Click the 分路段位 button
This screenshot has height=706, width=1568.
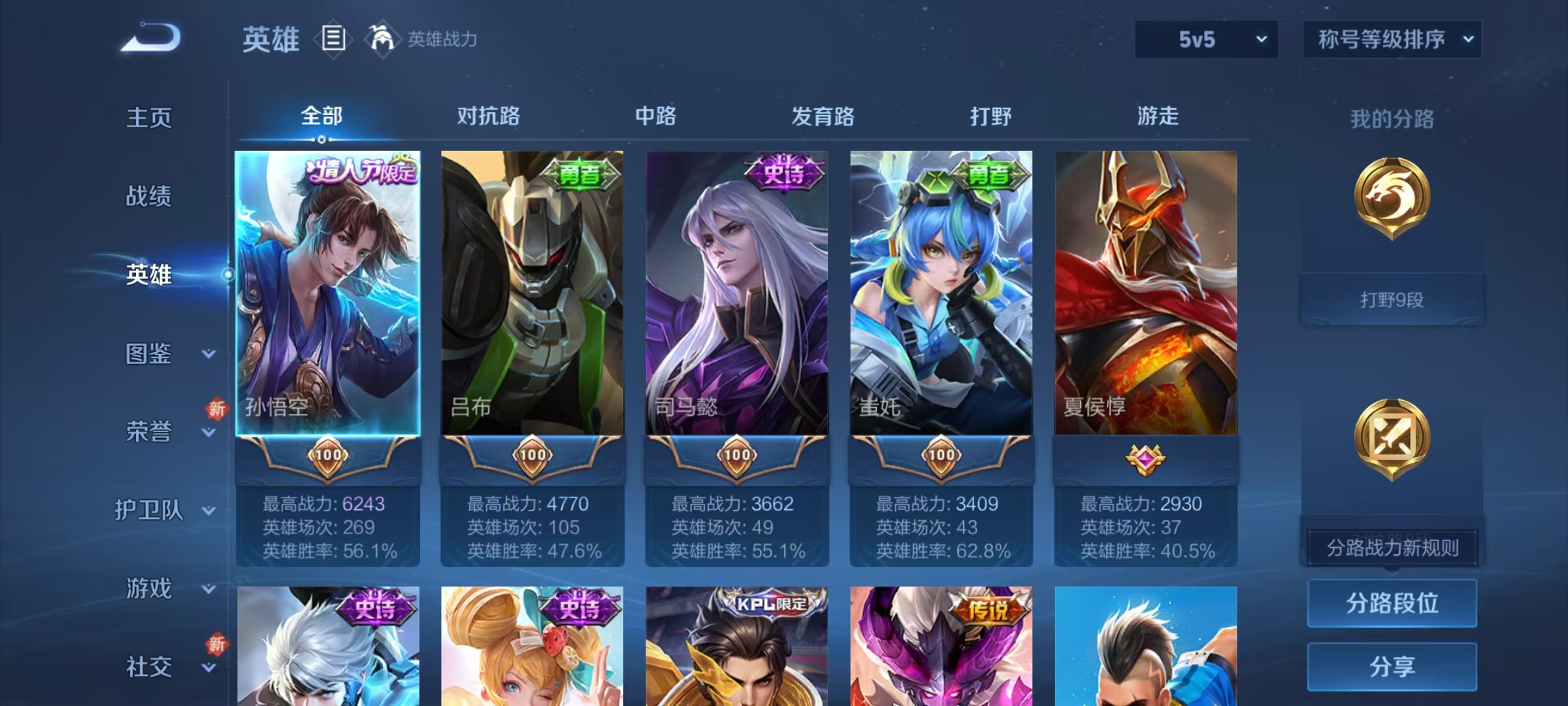pos(1392,603)
